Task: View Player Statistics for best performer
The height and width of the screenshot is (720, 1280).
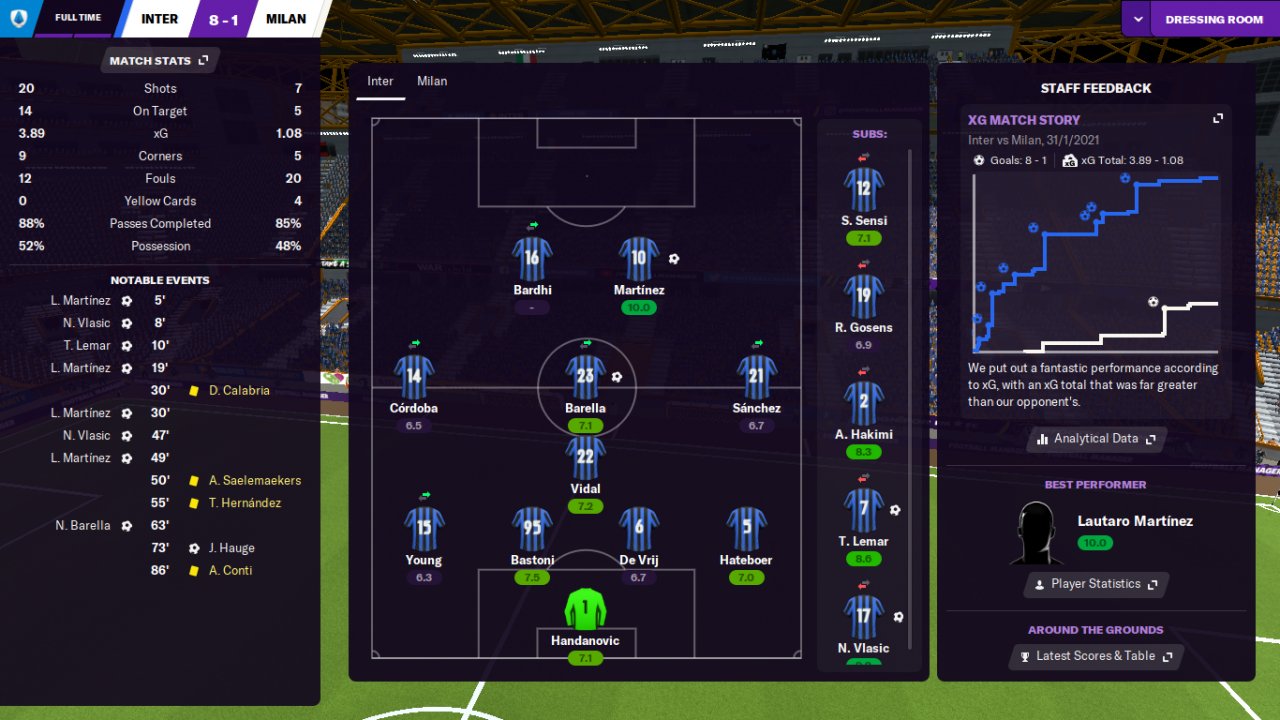Action: [1096, 584]
